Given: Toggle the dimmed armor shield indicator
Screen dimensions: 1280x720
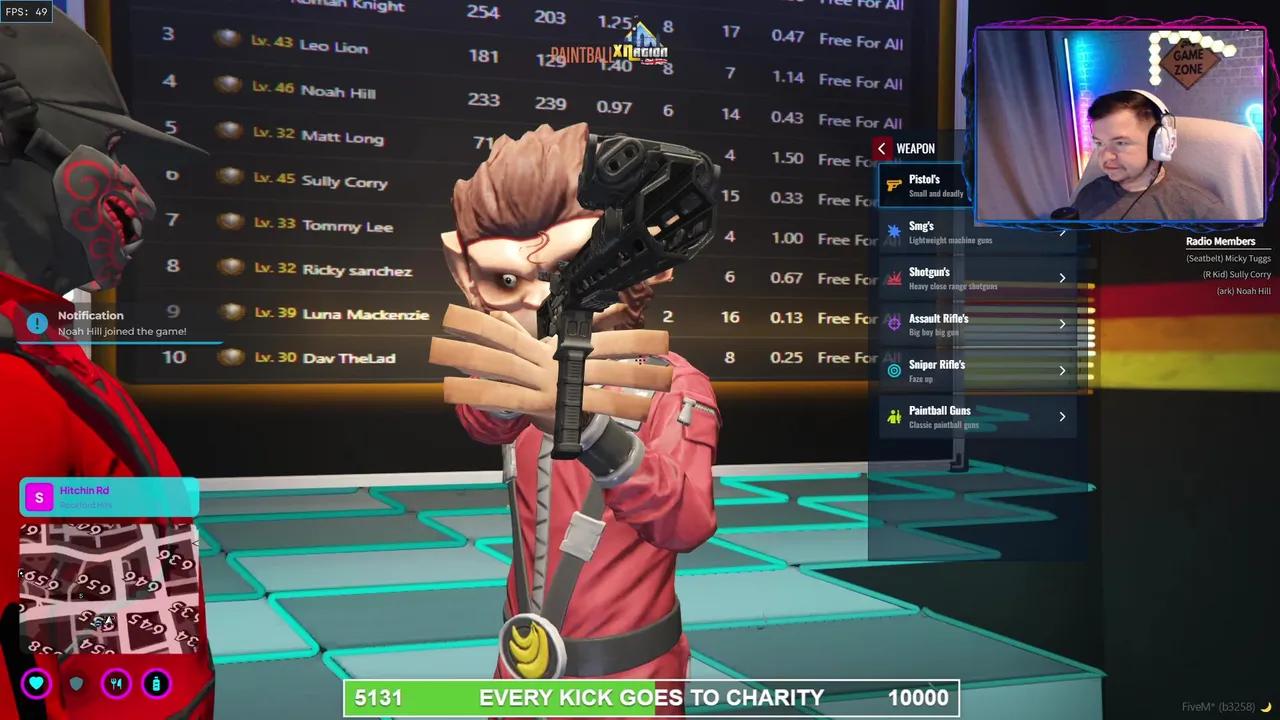Looking at the screenshot, I should pos(76,683).
